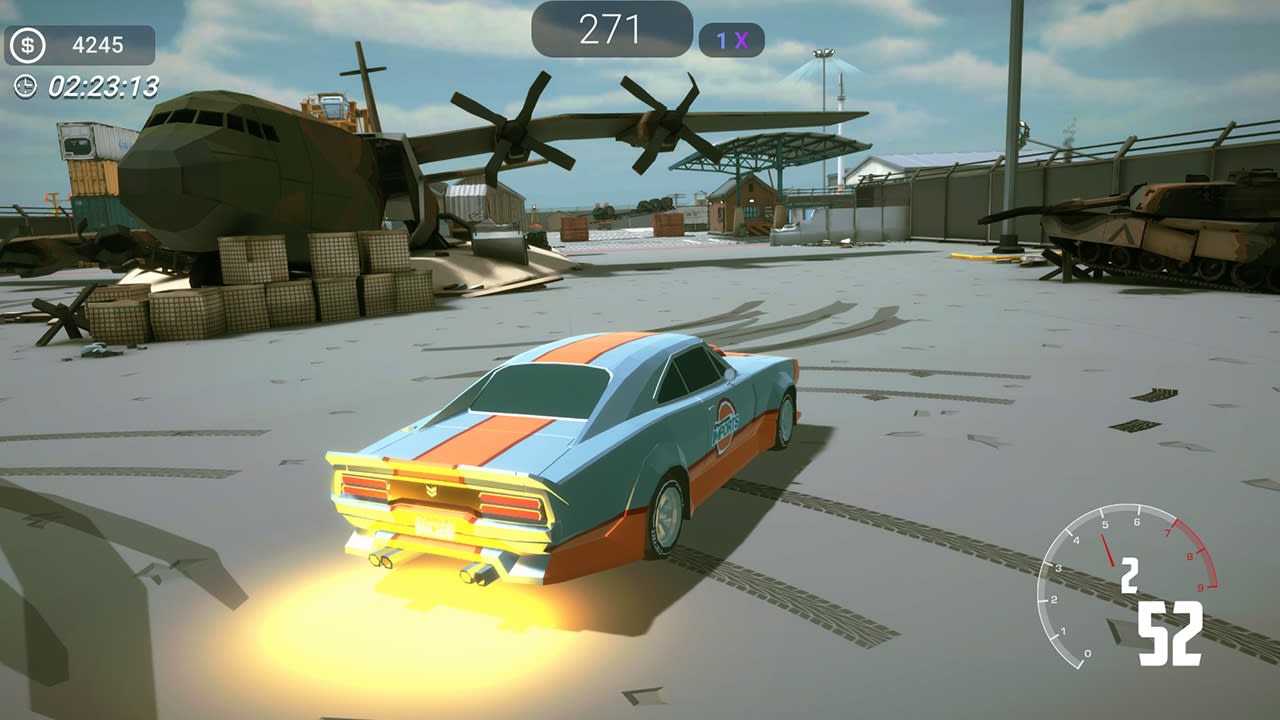Expand the money panel showing 4245
Screen dimensions: 1280x720
click(78, 44)
